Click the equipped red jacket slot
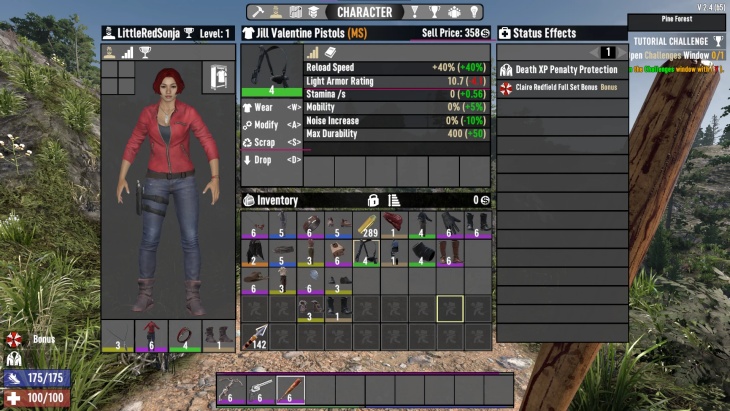Screen dimensions: 730x411 (151, 337)
